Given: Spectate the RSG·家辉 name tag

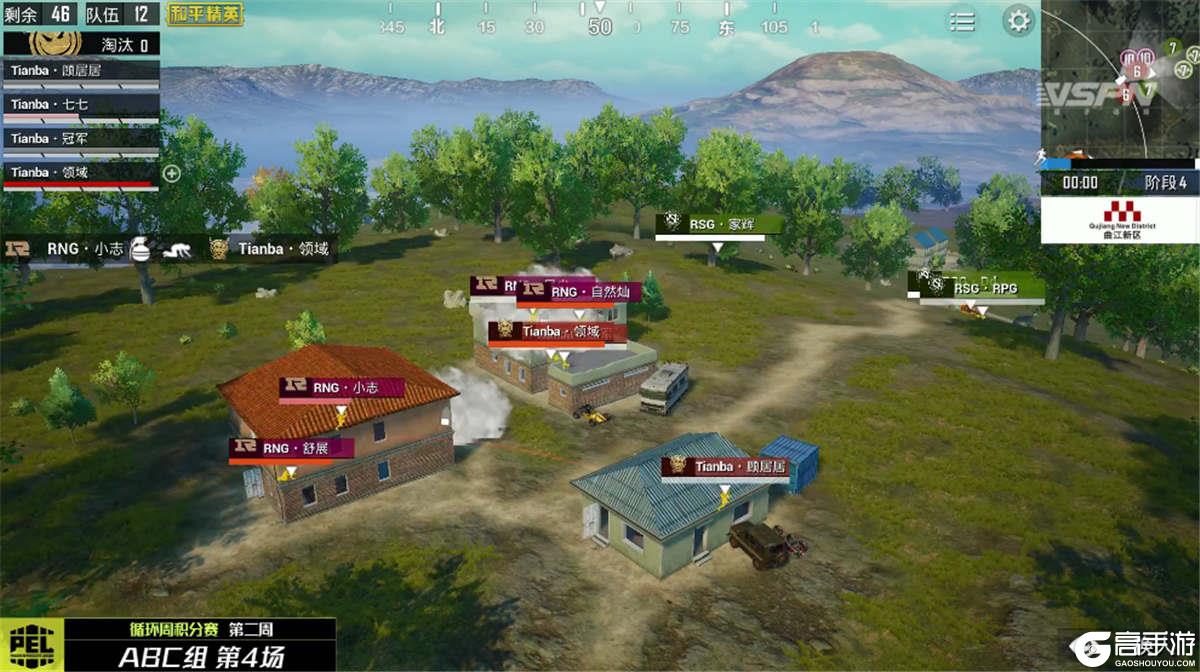Looking at the screenshot, I should (712, 225).
